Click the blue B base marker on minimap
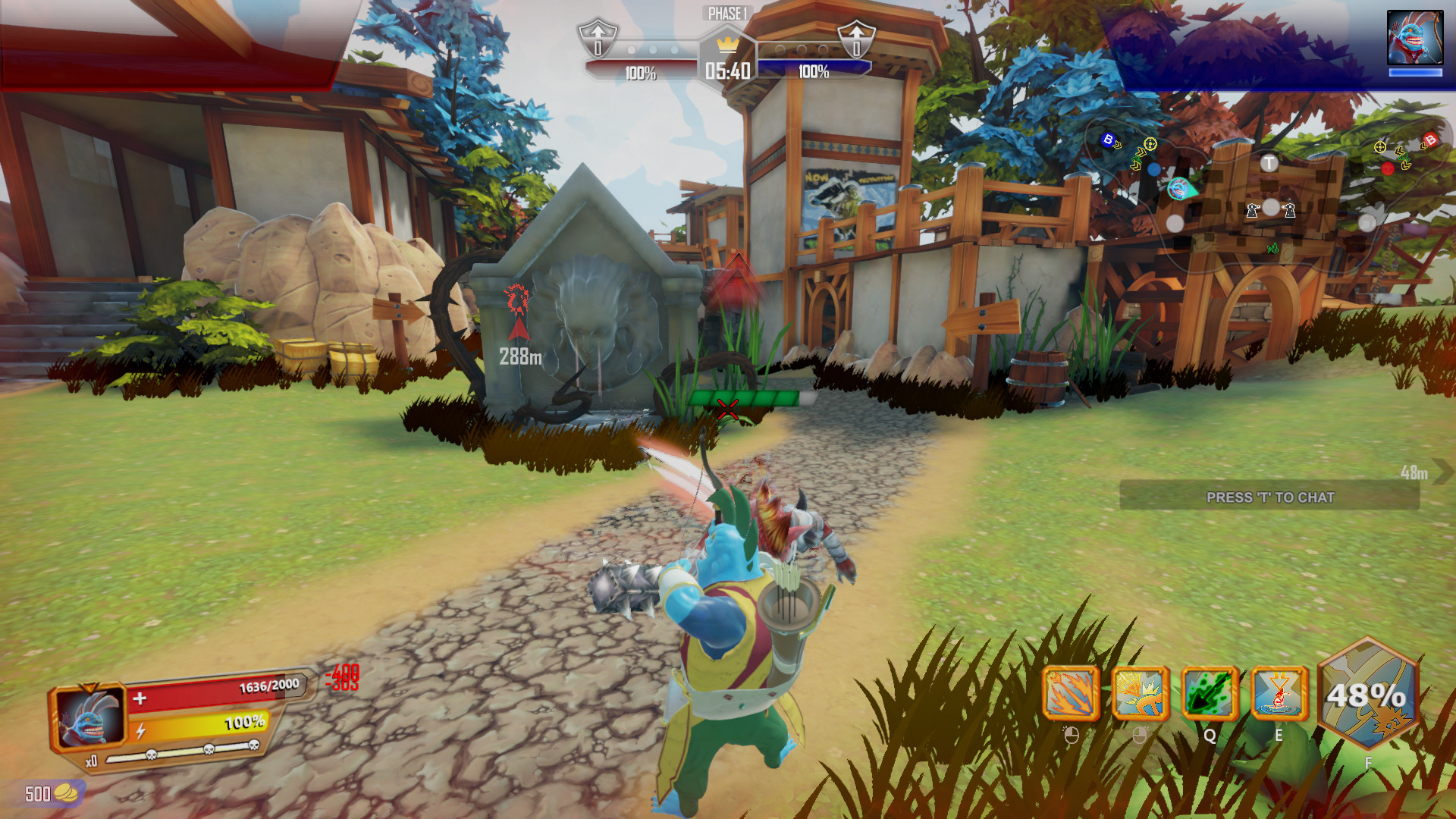 click(1109, 140)
